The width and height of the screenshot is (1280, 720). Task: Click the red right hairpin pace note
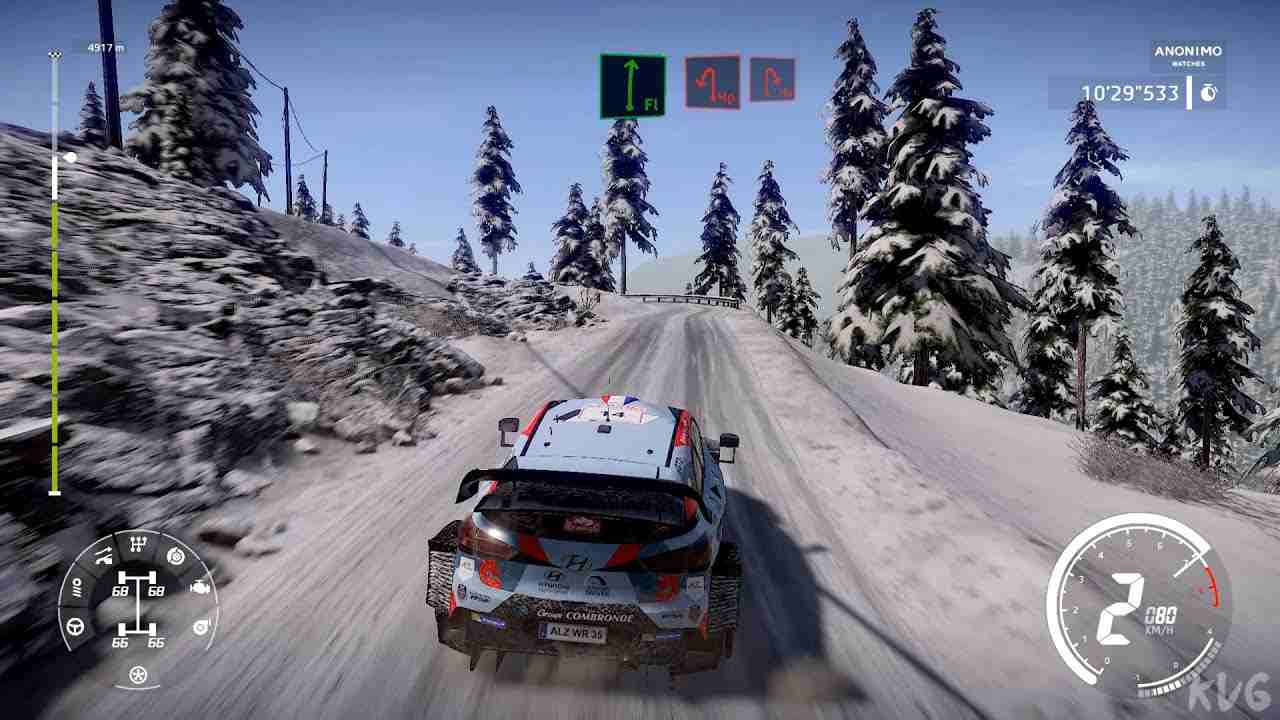[x=772, y=80]
